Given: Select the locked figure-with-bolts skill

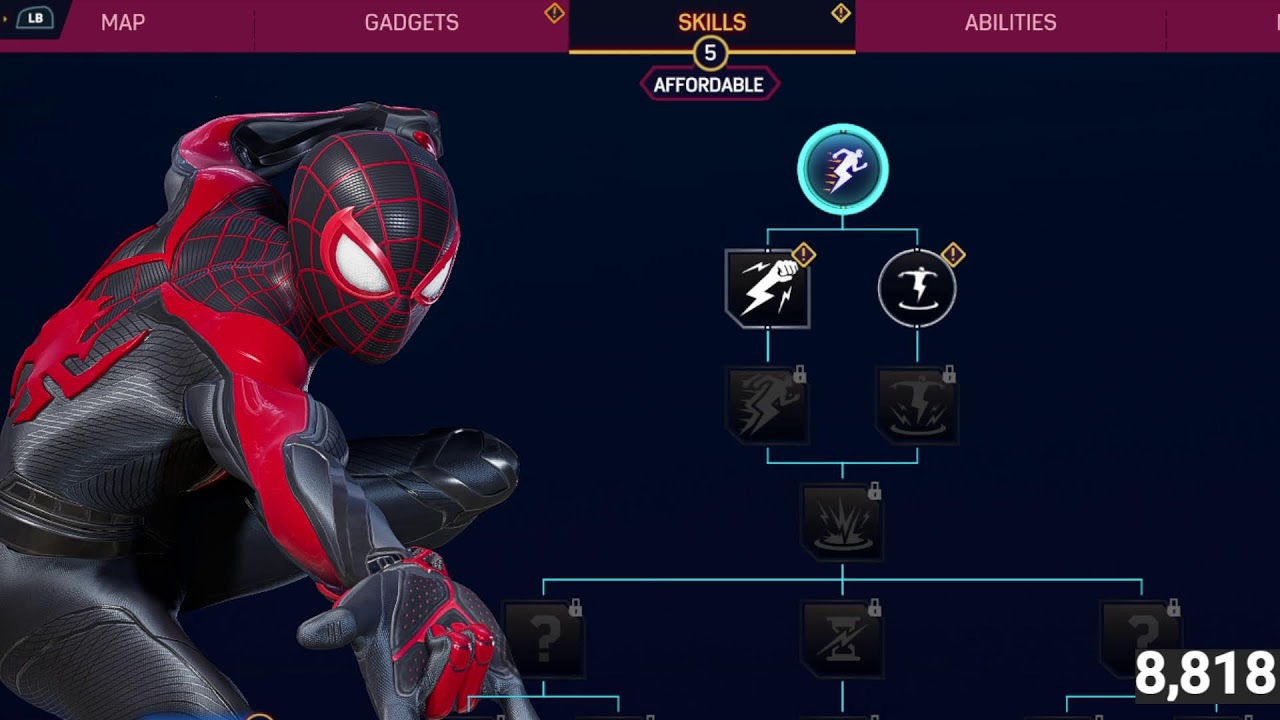Looking at the screenshot, I should click(x=917, y=405).
